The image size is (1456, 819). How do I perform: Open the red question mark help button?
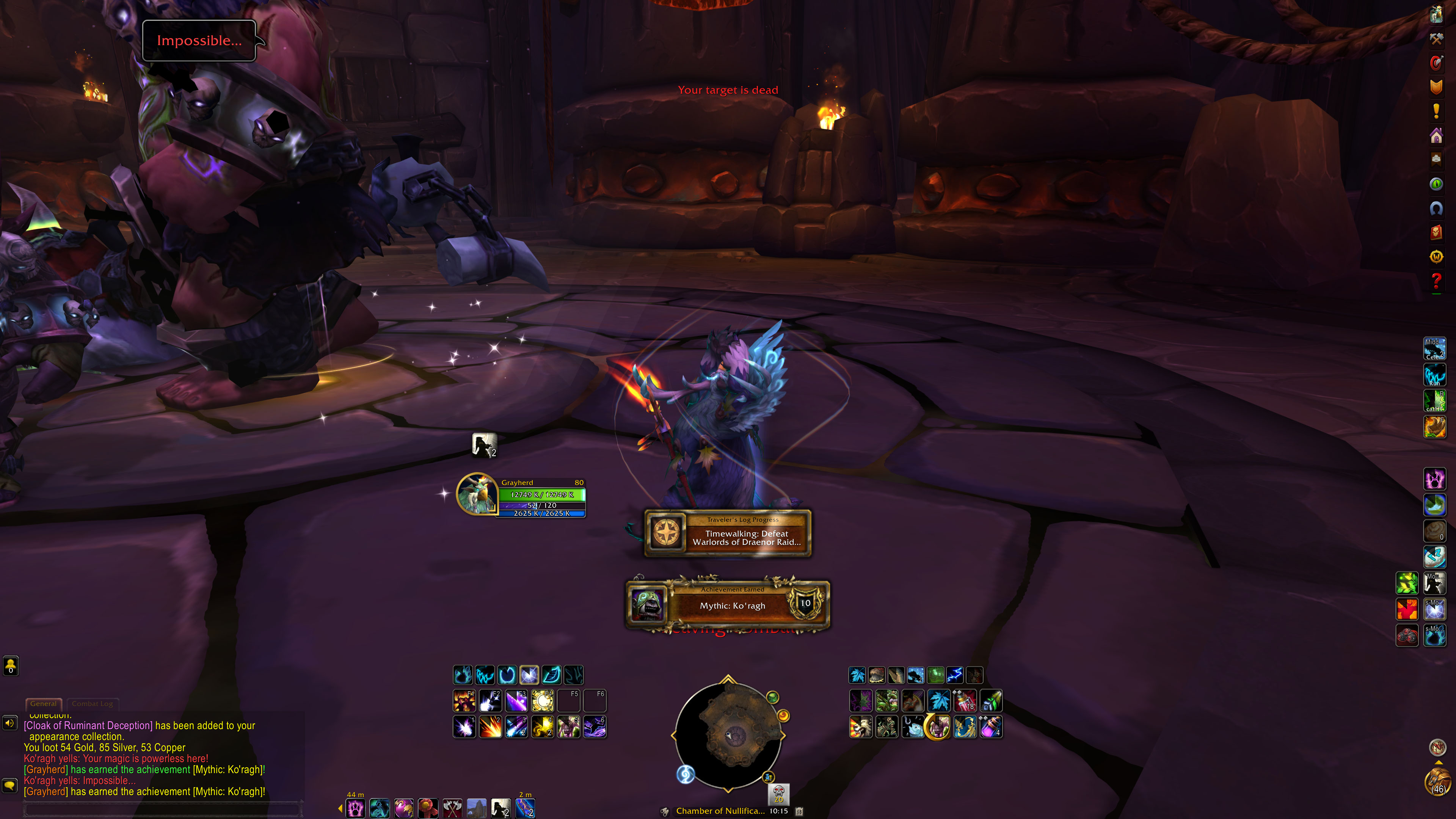pyautogui.click(x=1436, y=281)
